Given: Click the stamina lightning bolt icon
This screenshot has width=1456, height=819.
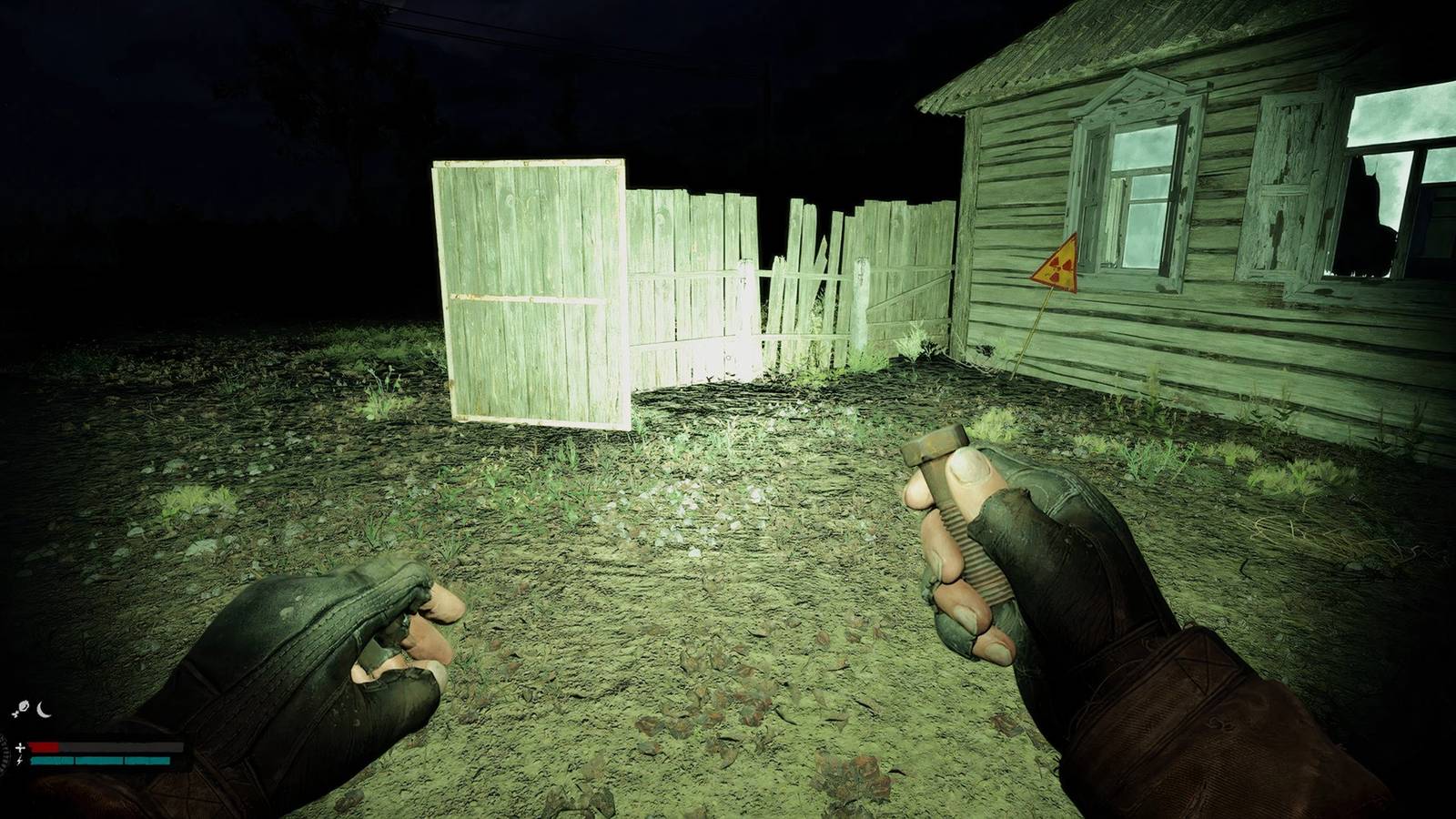Looking at the screenshot, I should click(x=19, y=761).
